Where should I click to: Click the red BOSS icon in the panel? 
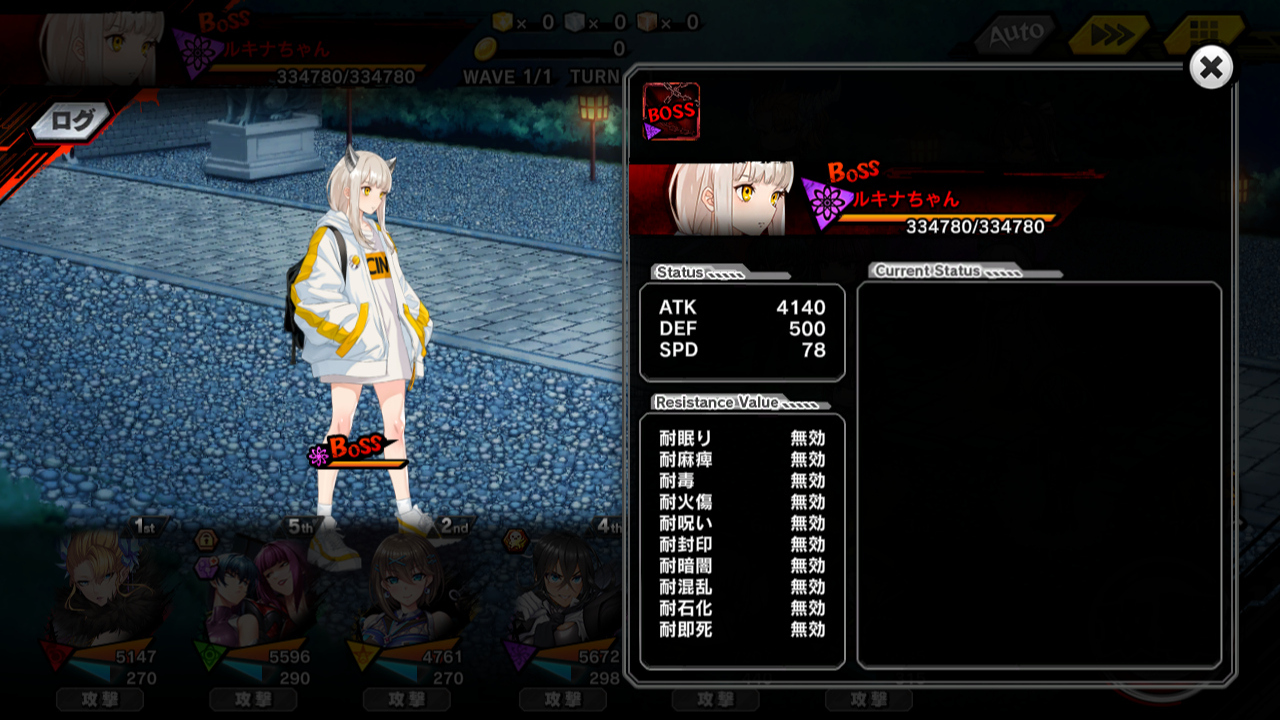coord(671,111)
